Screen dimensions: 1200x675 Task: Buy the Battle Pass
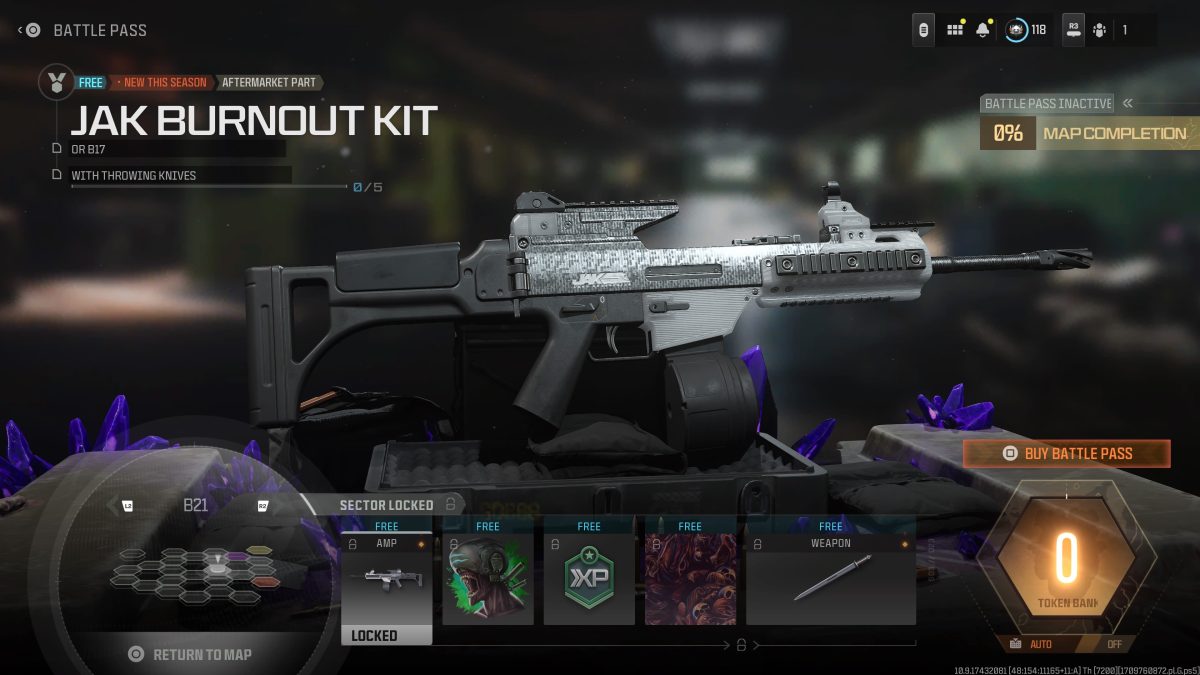coord(1066,454)
